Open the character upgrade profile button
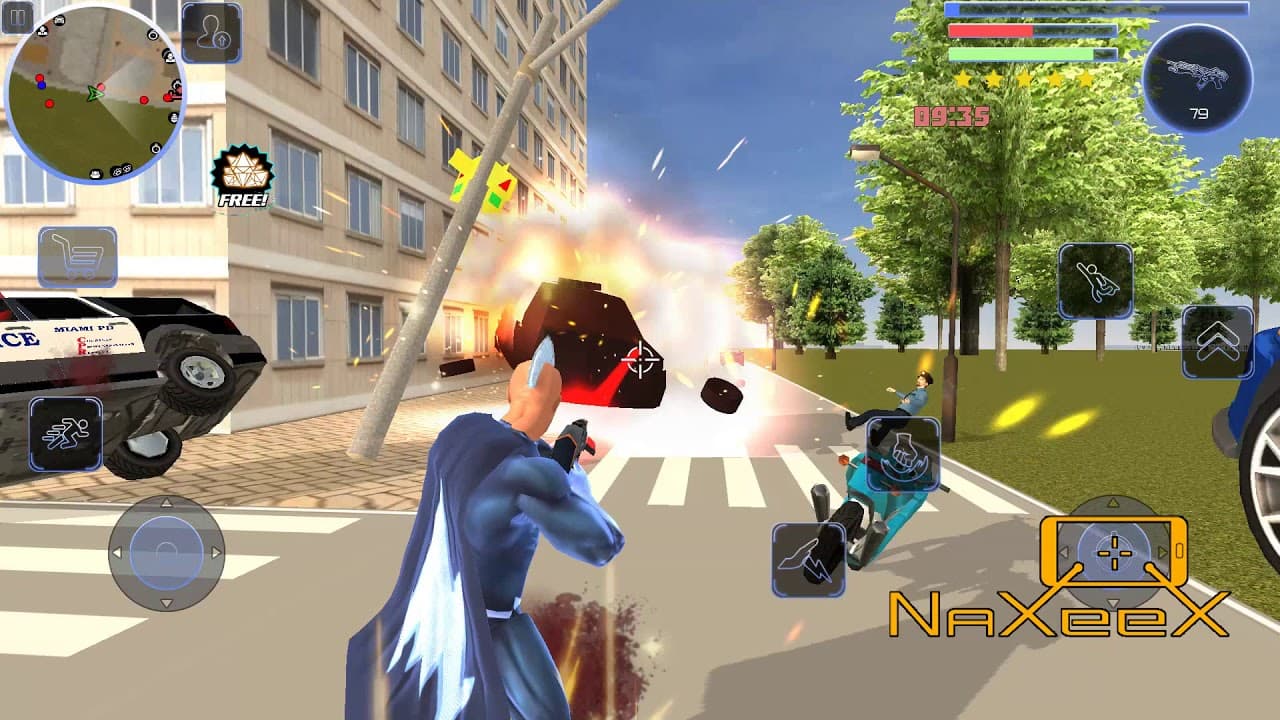1280x720 pixels. click(211, 33)
